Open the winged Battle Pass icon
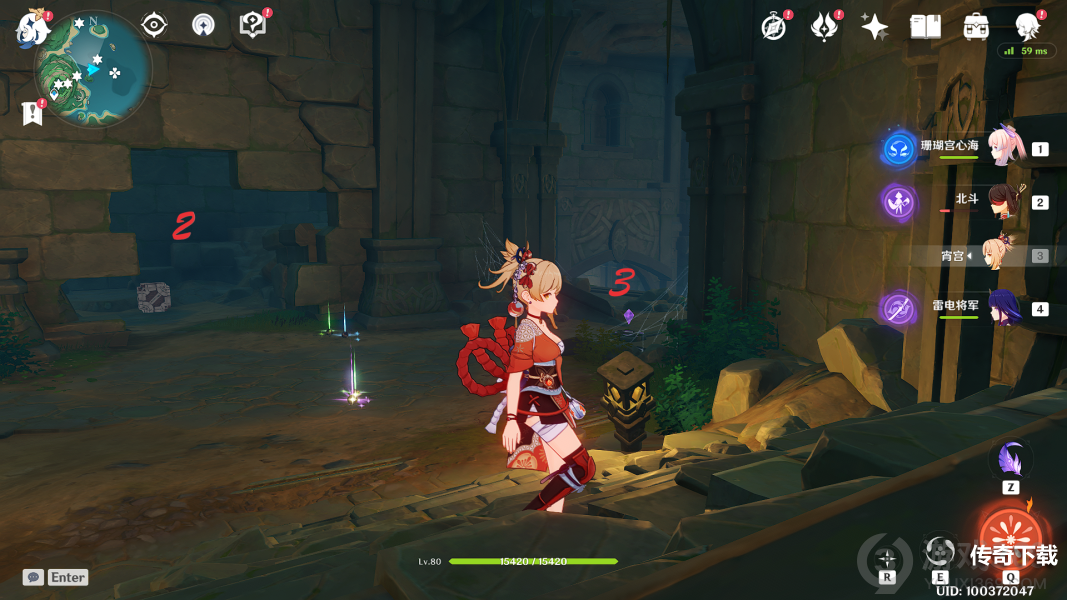This screenshot has width=1067, height=600. [x=824, y=27]
